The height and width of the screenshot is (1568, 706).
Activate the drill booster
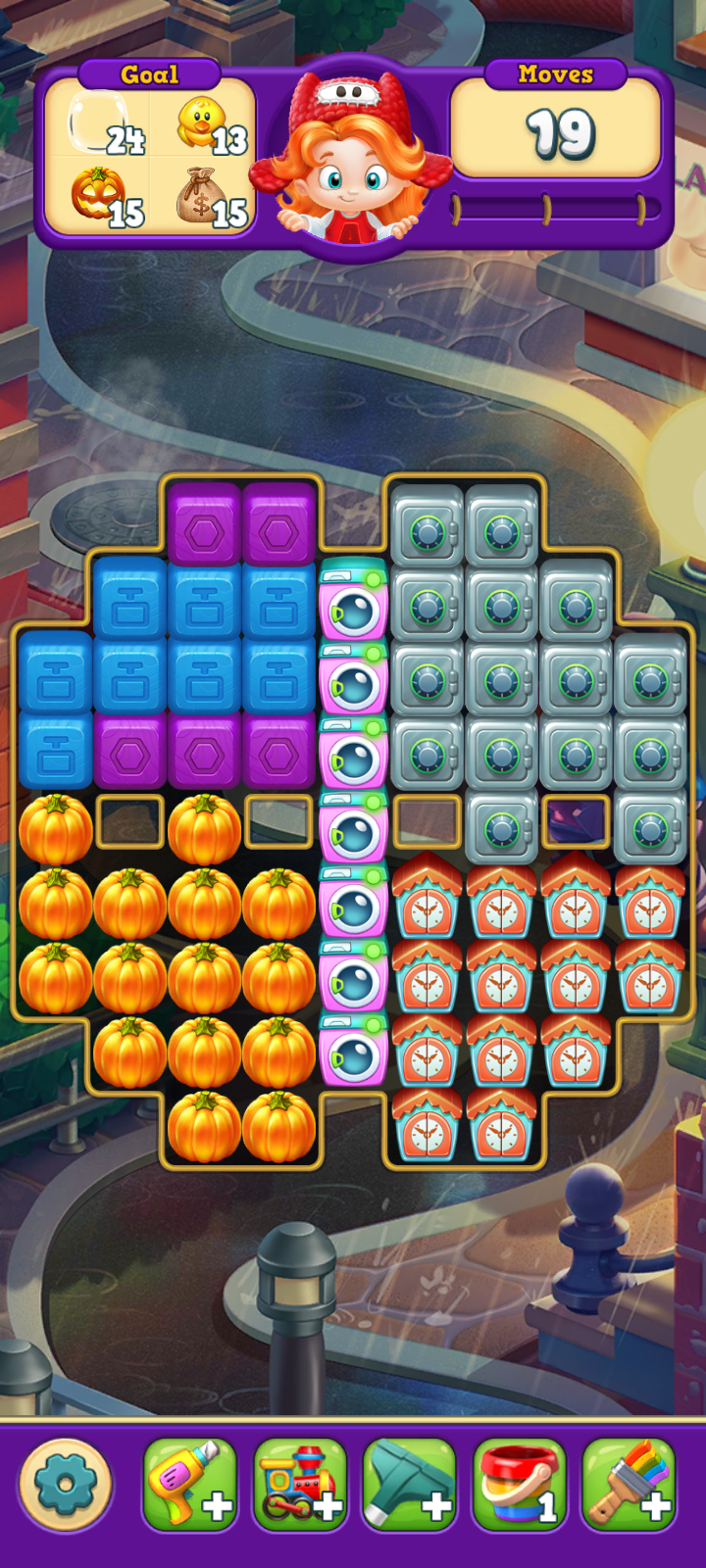pos(190,1485)
